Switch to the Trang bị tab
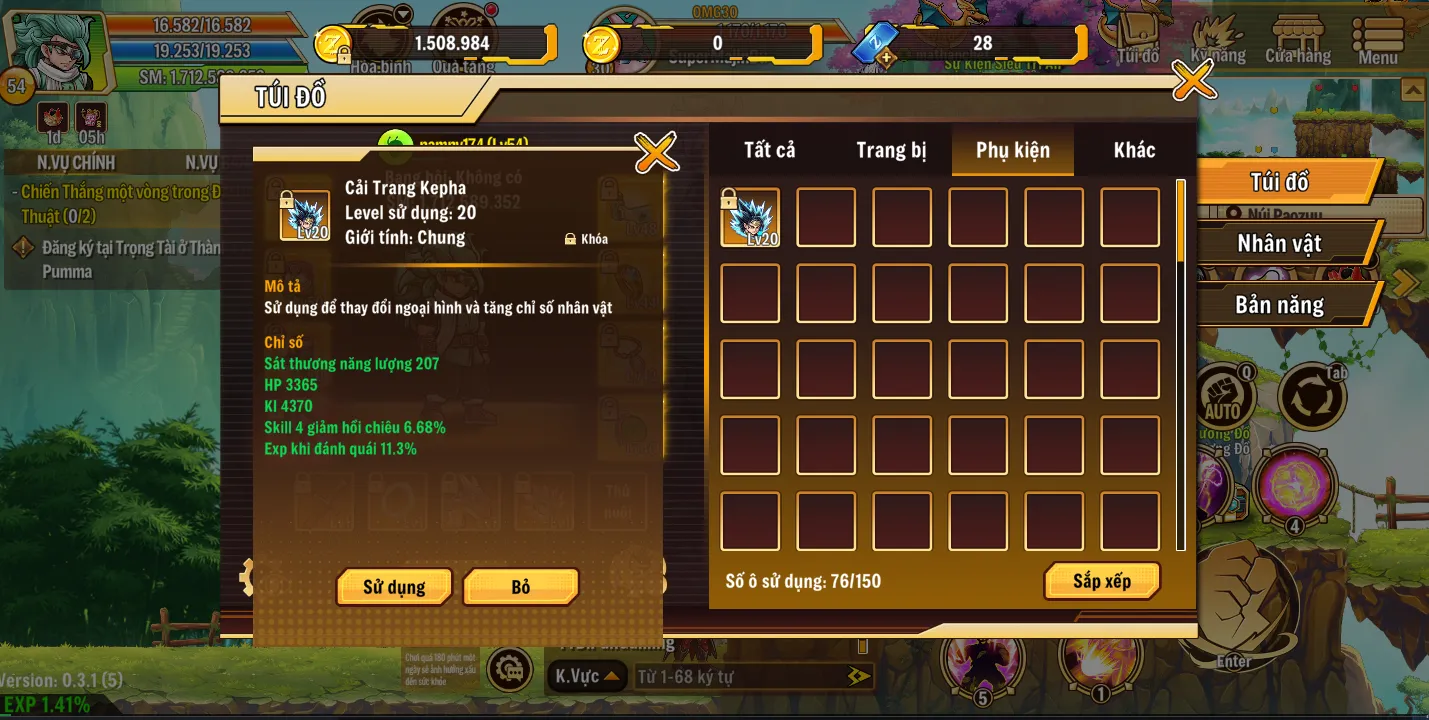This screenshot has height=720, width=1429. coord(891,150)
